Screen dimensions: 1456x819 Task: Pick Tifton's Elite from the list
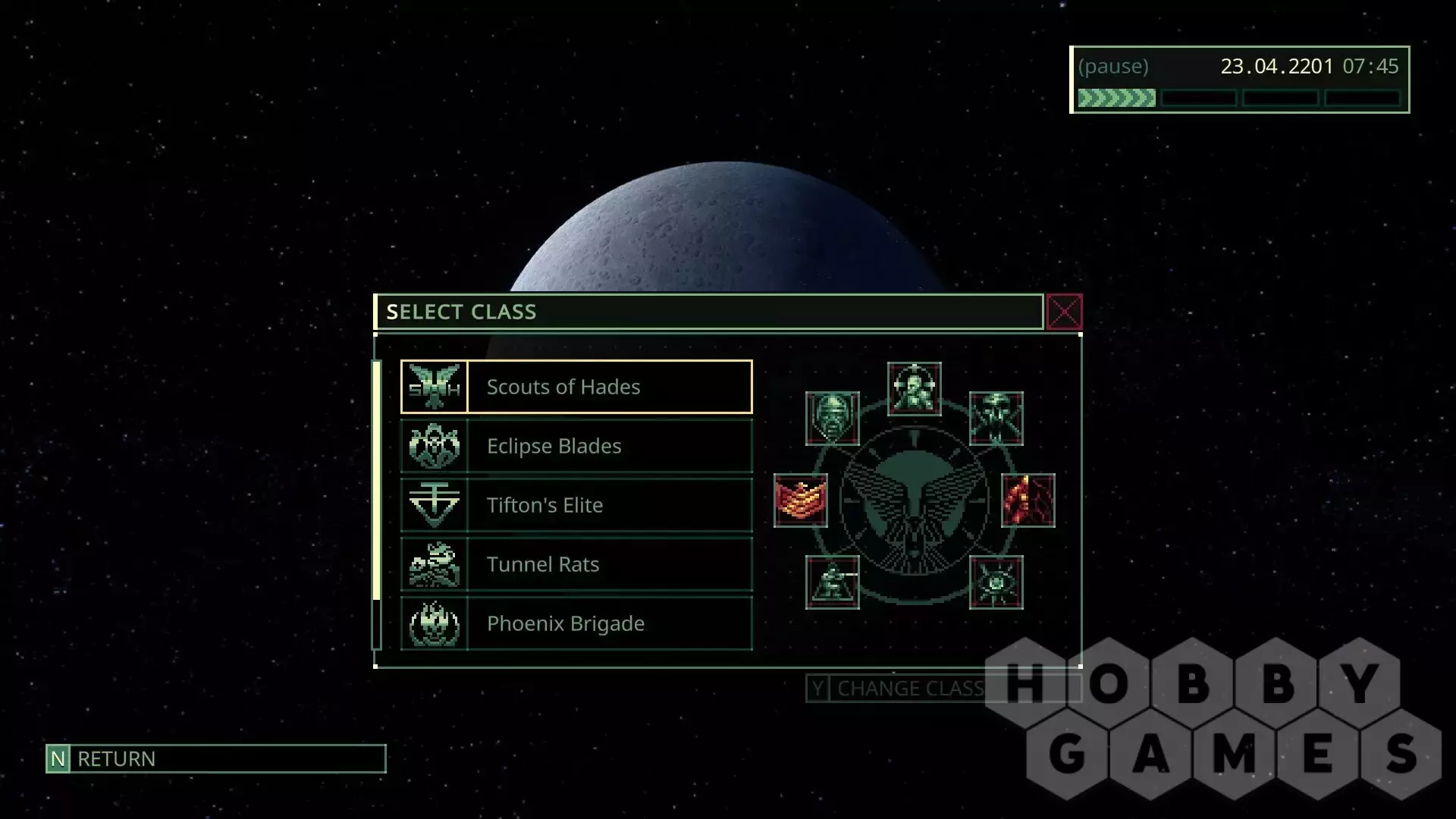(x=576, y=505)
